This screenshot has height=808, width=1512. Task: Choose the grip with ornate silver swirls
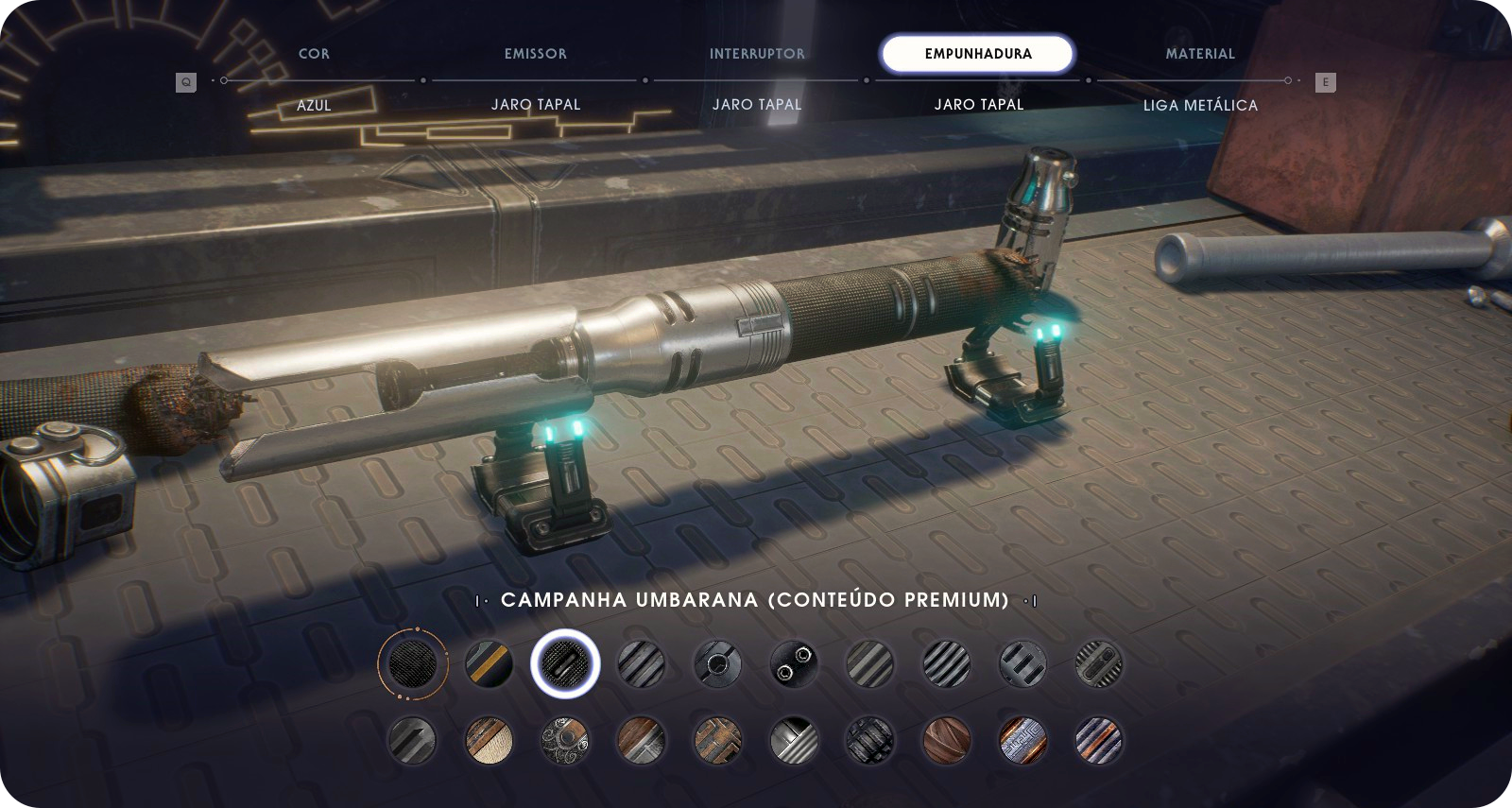tap(565, 740)
